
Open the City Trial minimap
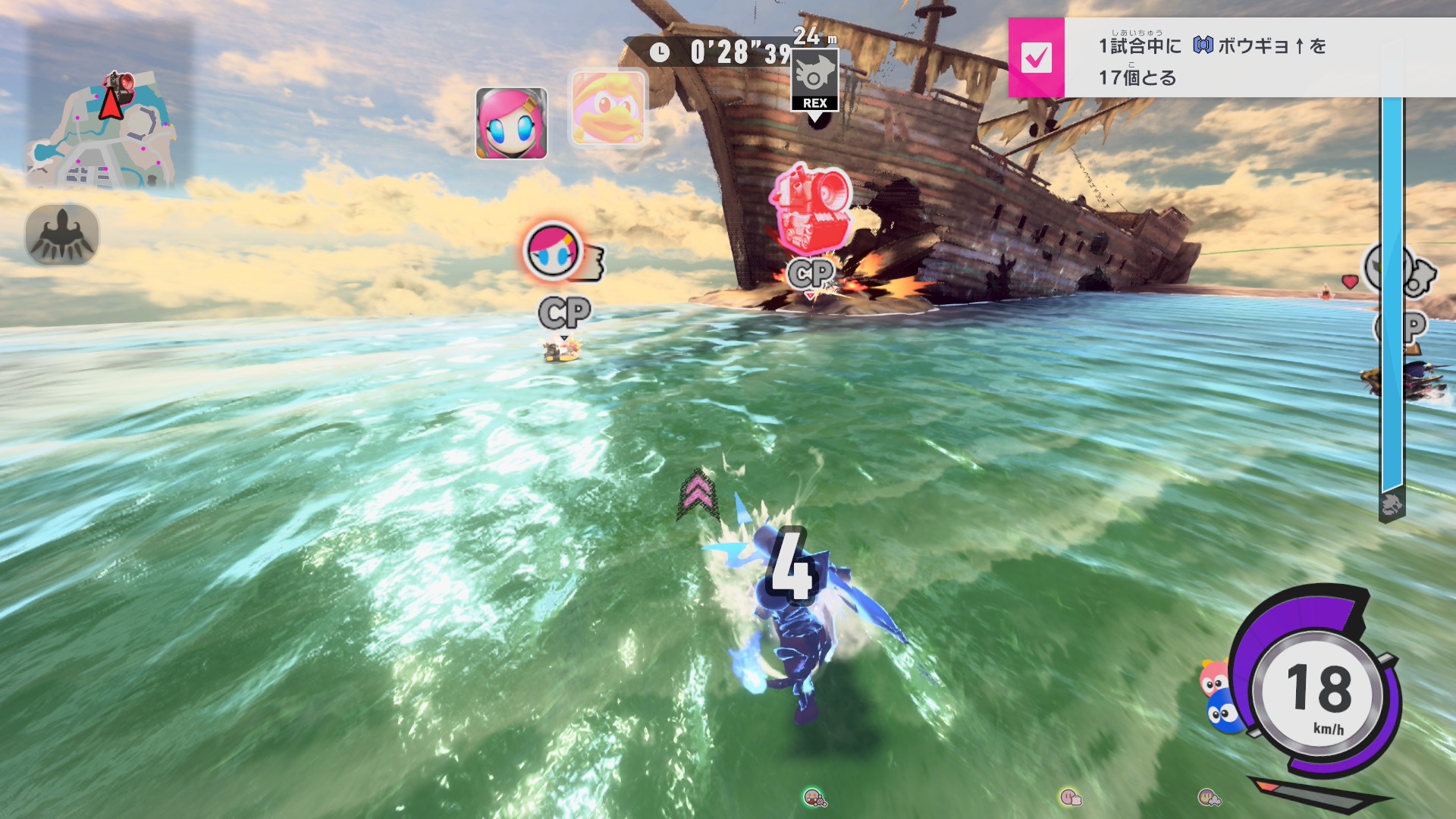pyautogui.click(x=104, y=129)
